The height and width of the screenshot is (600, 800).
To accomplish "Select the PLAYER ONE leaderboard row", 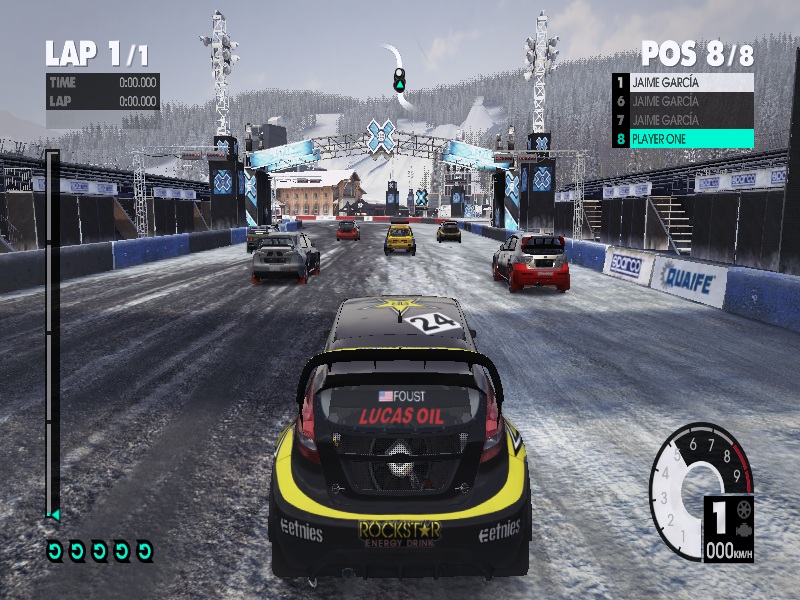I will point(682,139).
